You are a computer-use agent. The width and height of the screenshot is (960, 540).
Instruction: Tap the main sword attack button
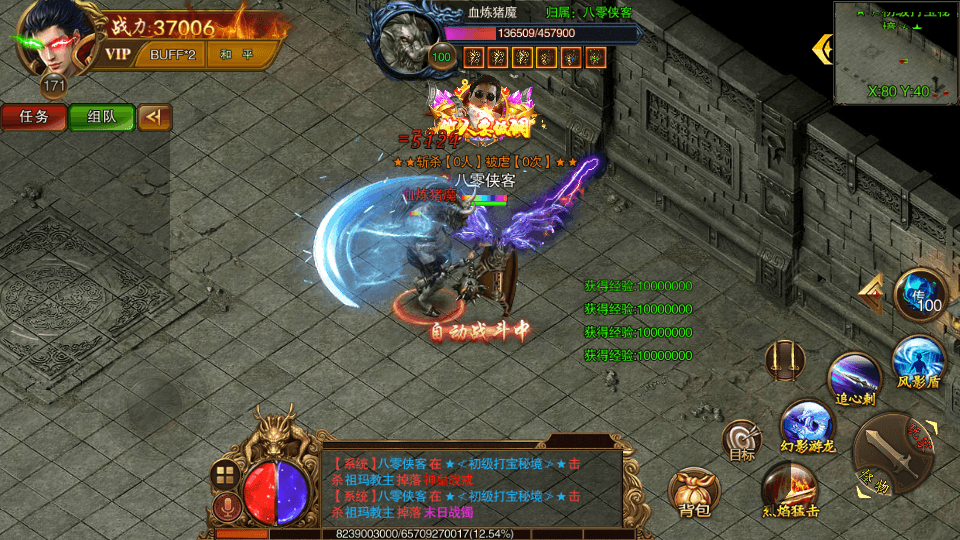pos(892,456)
